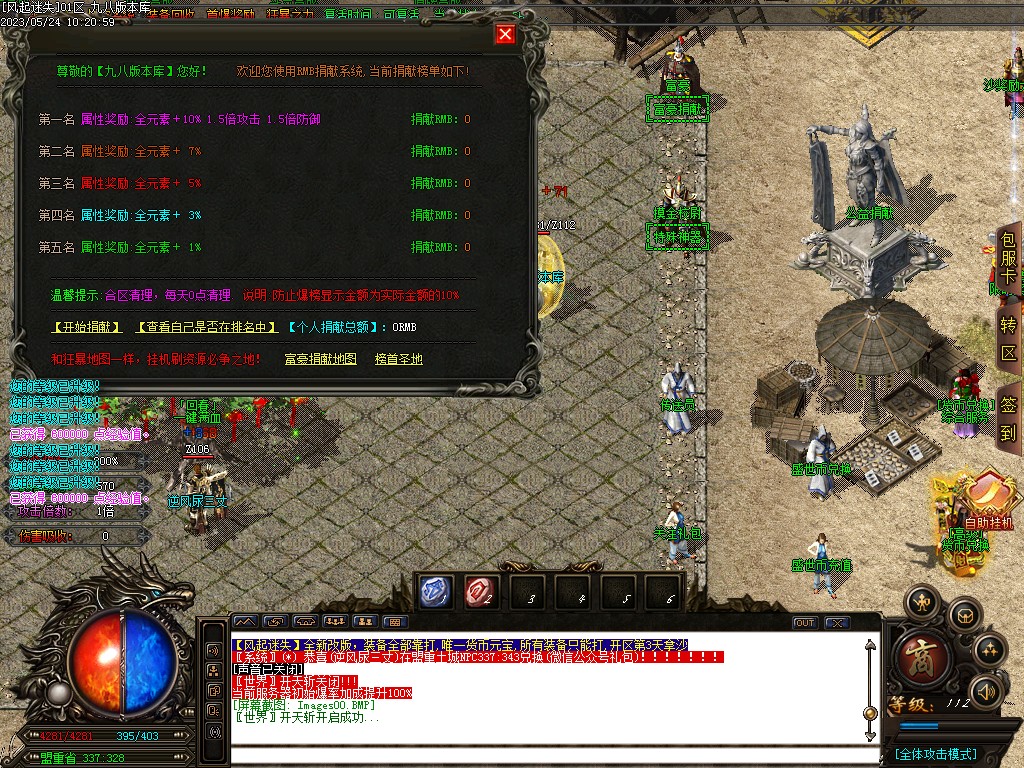Select the blue rune skill in slot 1
1024x768 pixels.
[x=436, y=592]
